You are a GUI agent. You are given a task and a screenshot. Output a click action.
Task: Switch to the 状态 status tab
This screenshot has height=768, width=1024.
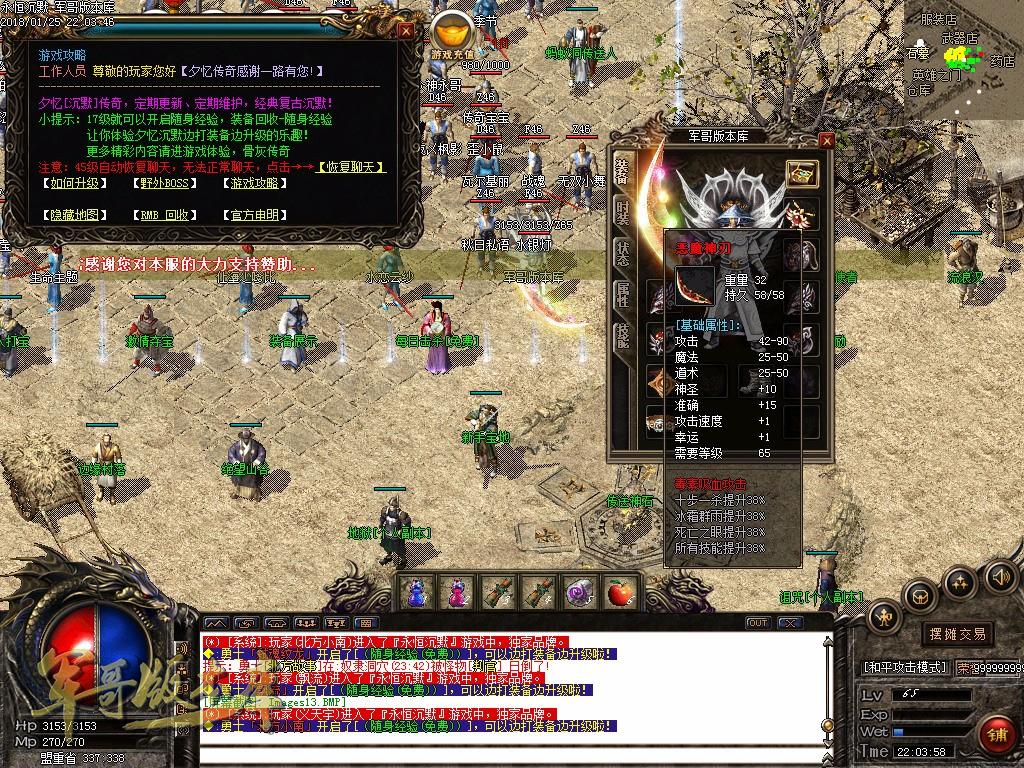point(622,253)
